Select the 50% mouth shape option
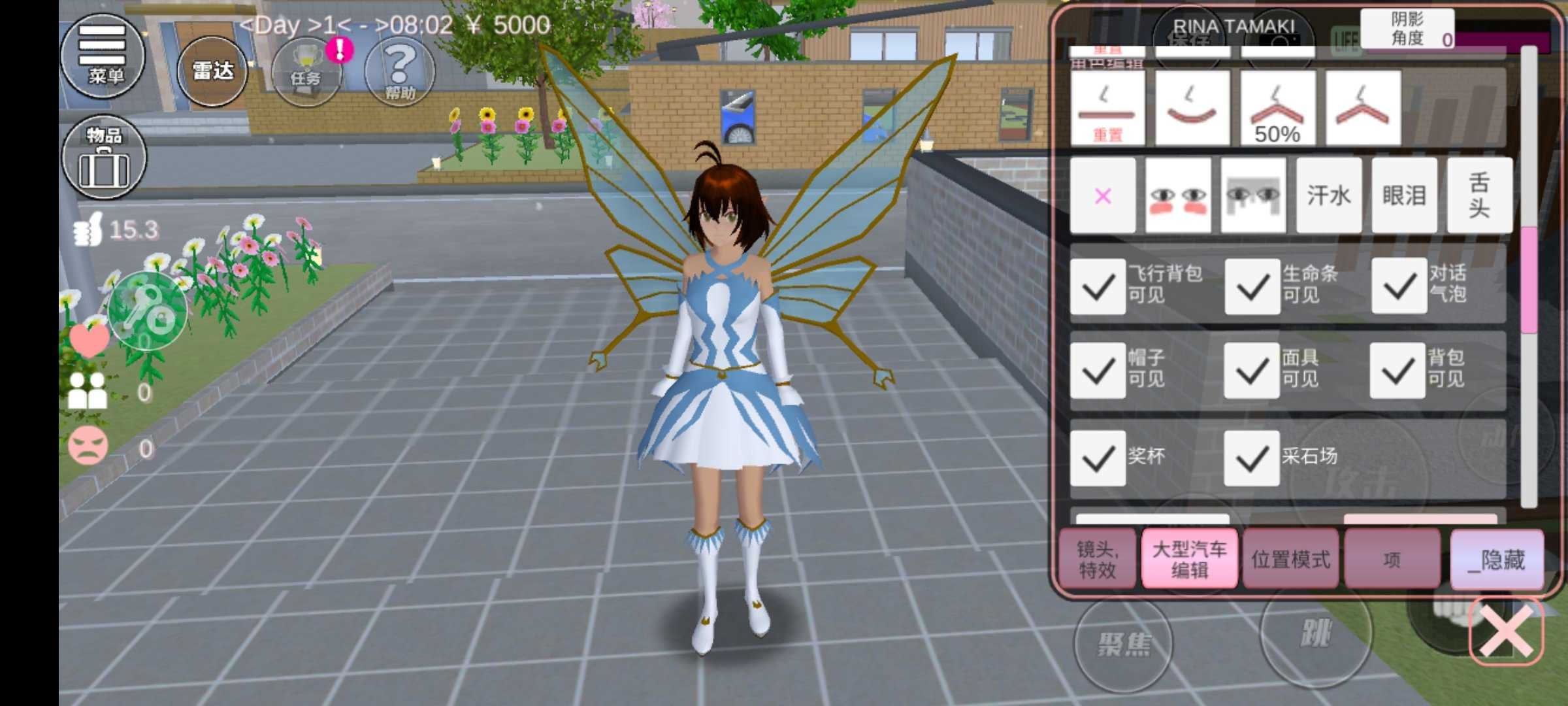Viewport: 1568px width, 706px height. (x=1277, y=109)
